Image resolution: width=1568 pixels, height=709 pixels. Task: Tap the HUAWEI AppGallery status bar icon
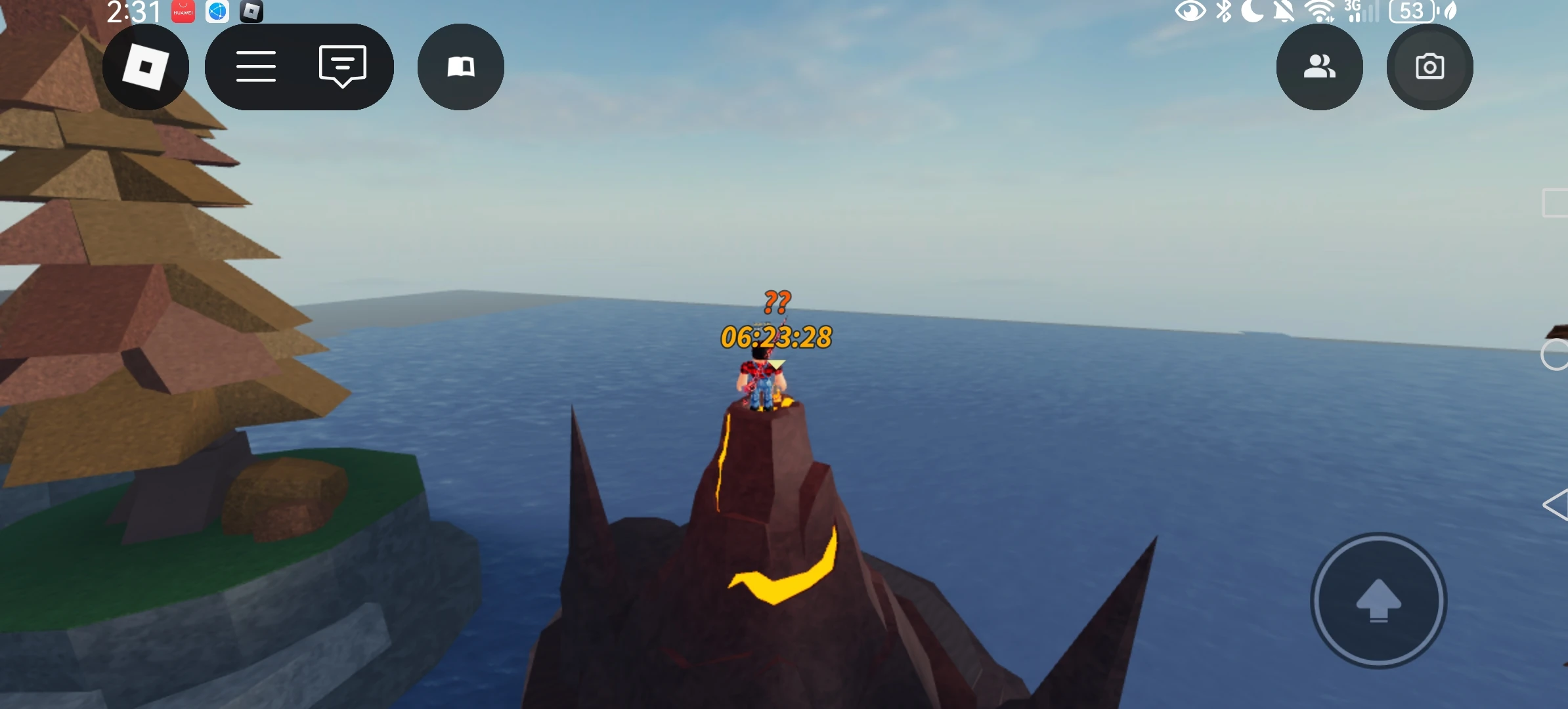pyautogui.click(x=183, y=11)
